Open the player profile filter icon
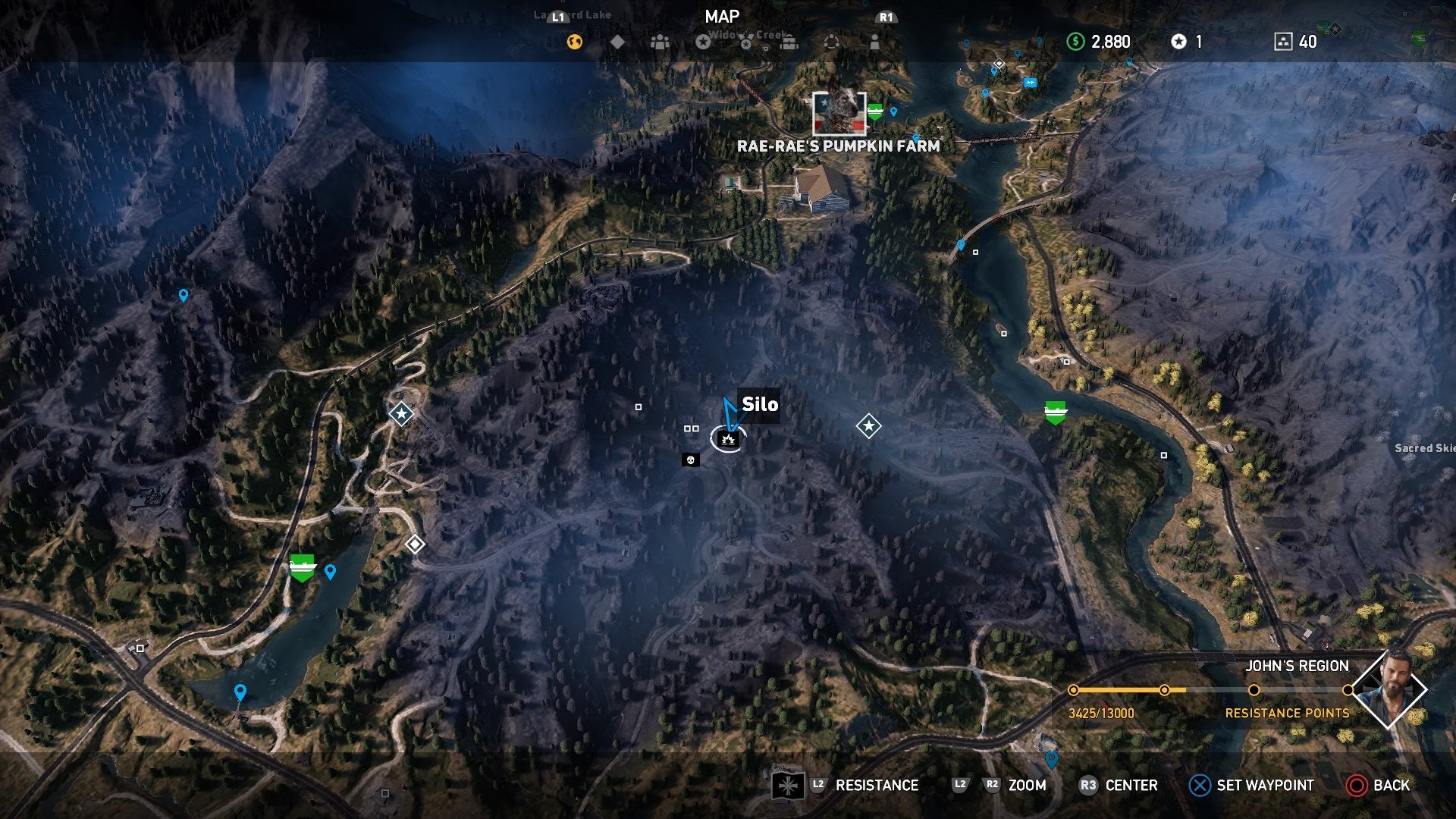The height and width of the screenshot is (819, 1456). pyautogui.click(x=874, y=43)
